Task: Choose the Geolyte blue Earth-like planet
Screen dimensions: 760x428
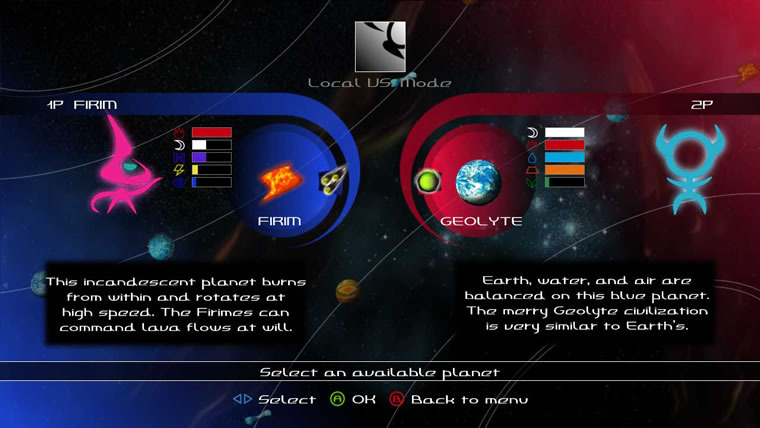Action: pos(478,182)
